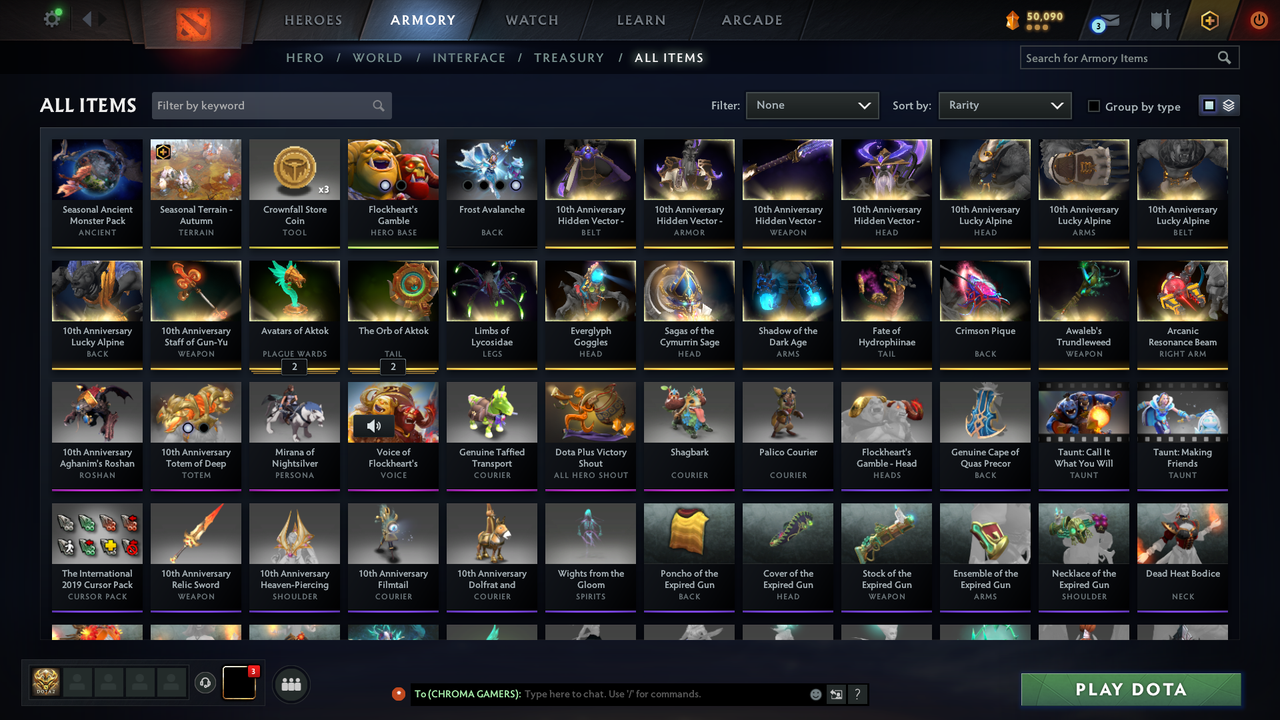Click the shield-and-sword loadout icon
This screenshot has height=720, width=1280.
click(1160, 20)
